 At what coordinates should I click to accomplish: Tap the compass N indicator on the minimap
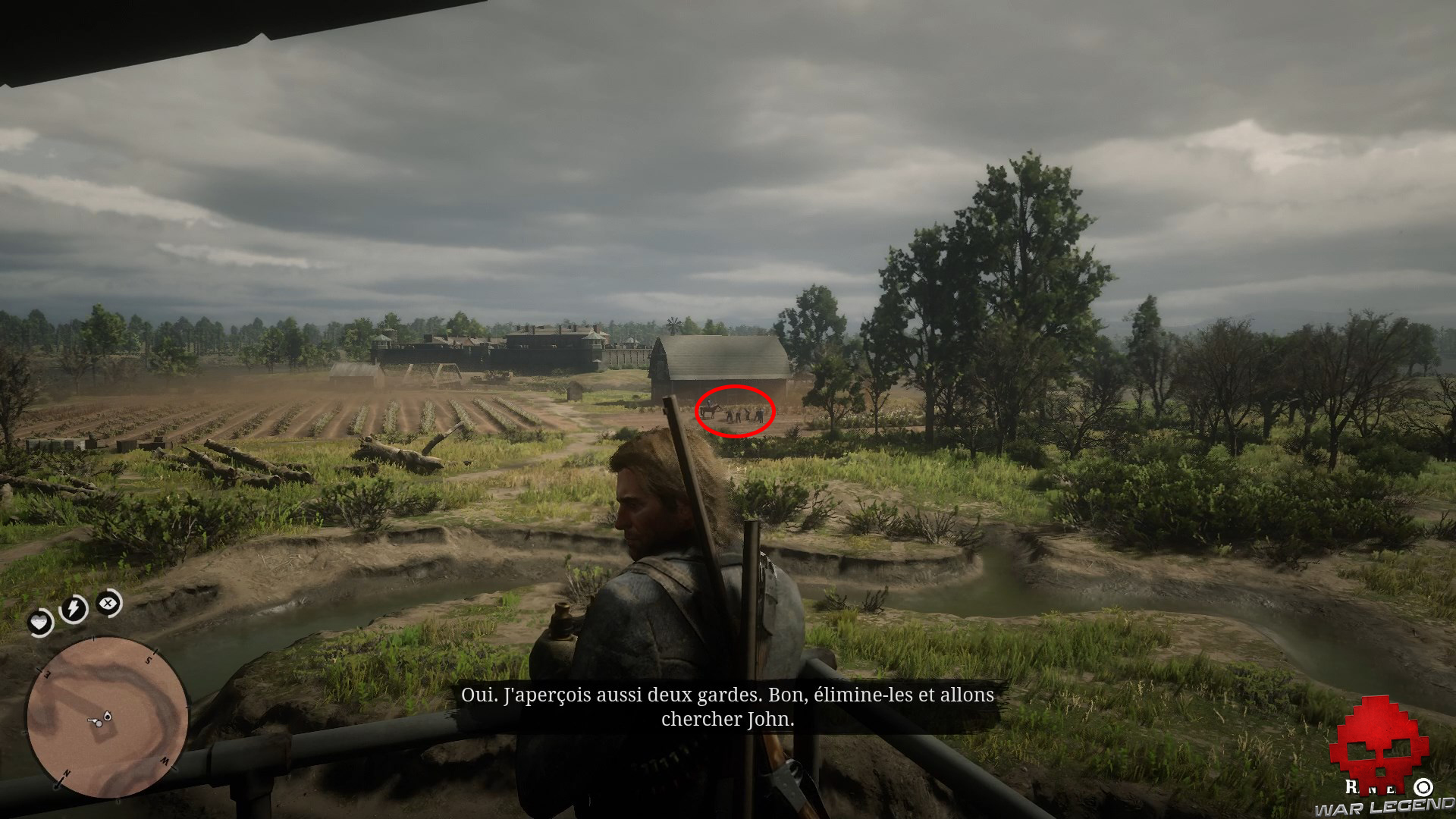[x=66, y=773]
